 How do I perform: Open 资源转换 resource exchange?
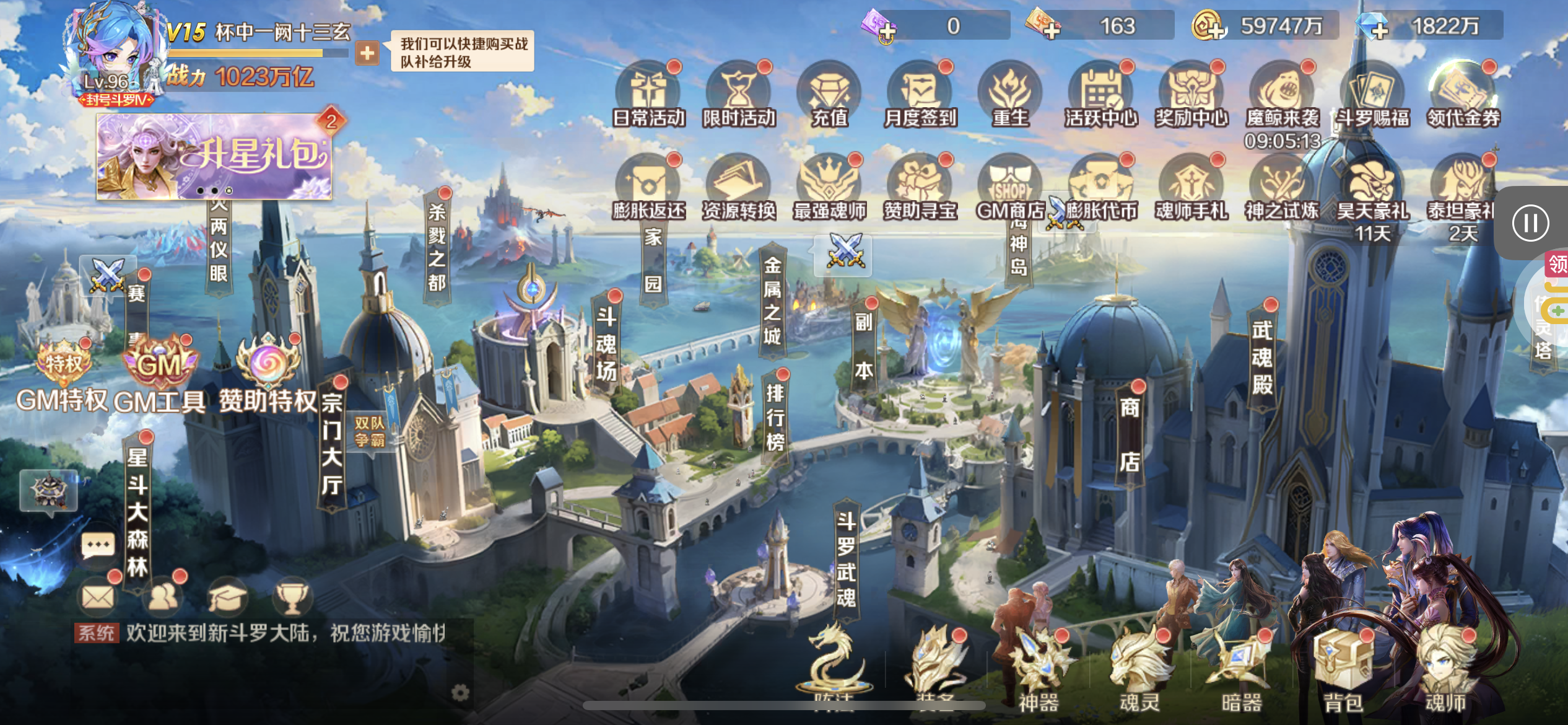click(x=739, y=188)
